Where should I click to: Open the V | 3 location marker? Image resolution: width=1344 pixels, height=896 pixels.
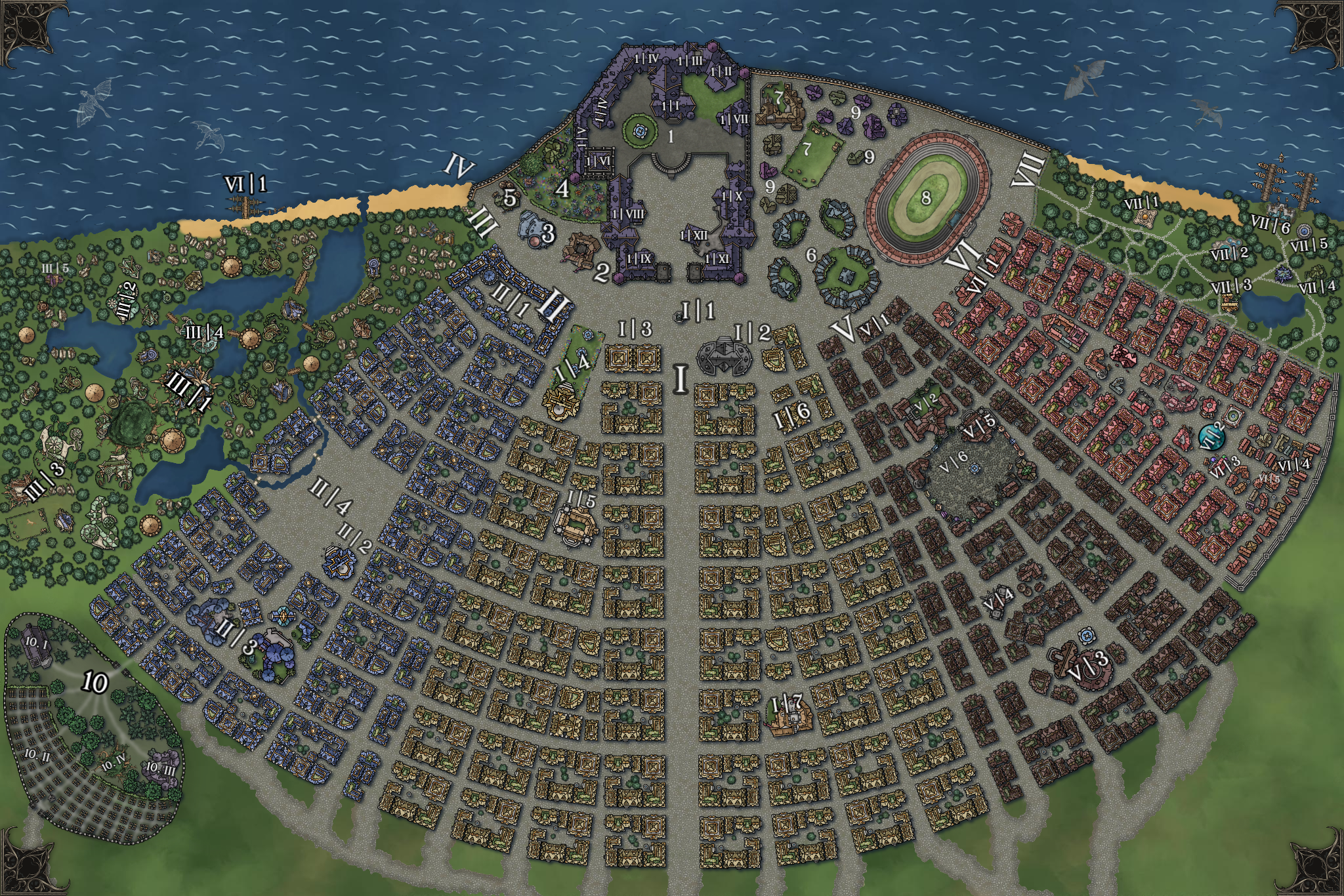tap(1088, 664)
